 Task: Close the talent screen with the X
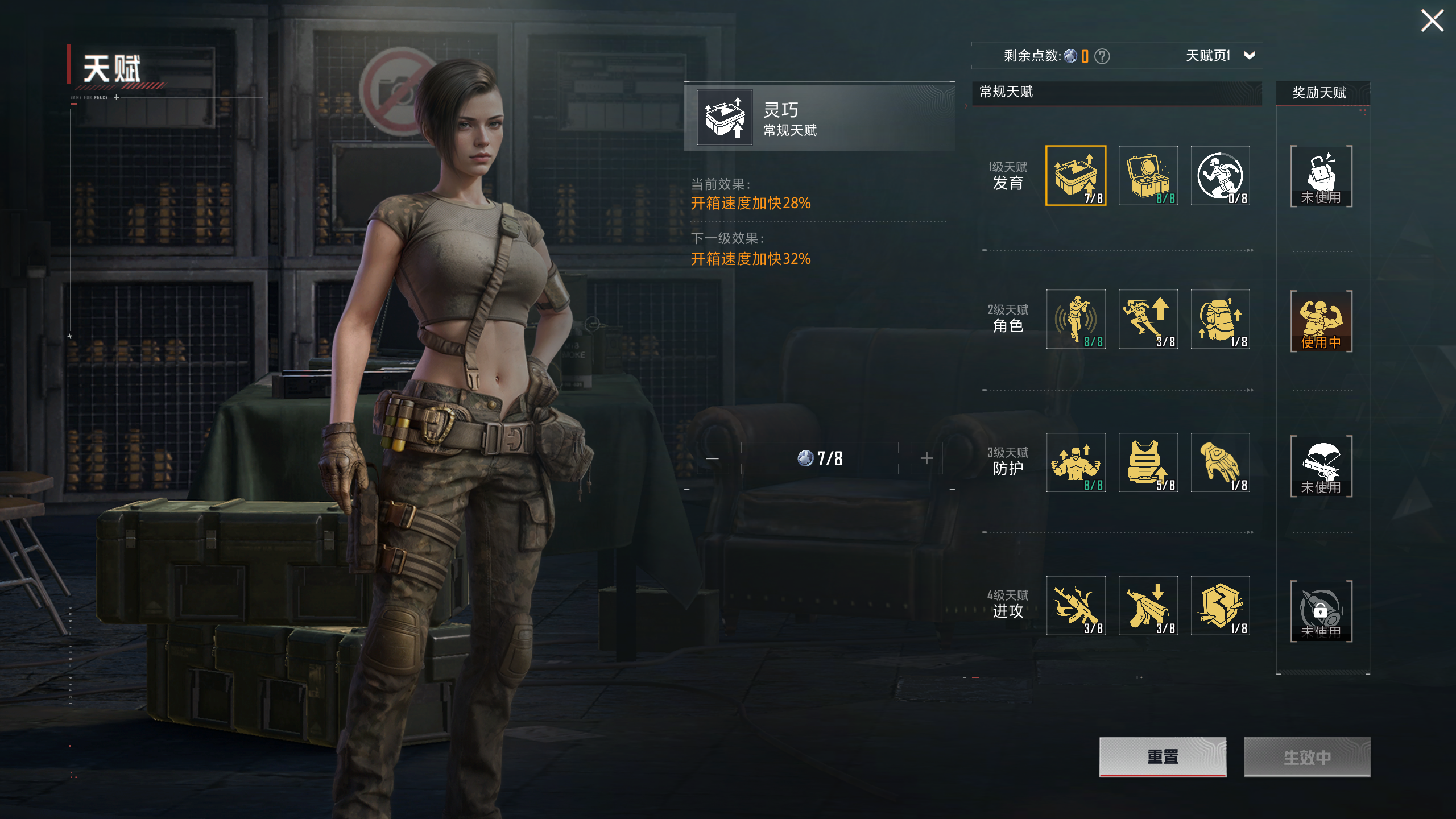(1432, 21)
